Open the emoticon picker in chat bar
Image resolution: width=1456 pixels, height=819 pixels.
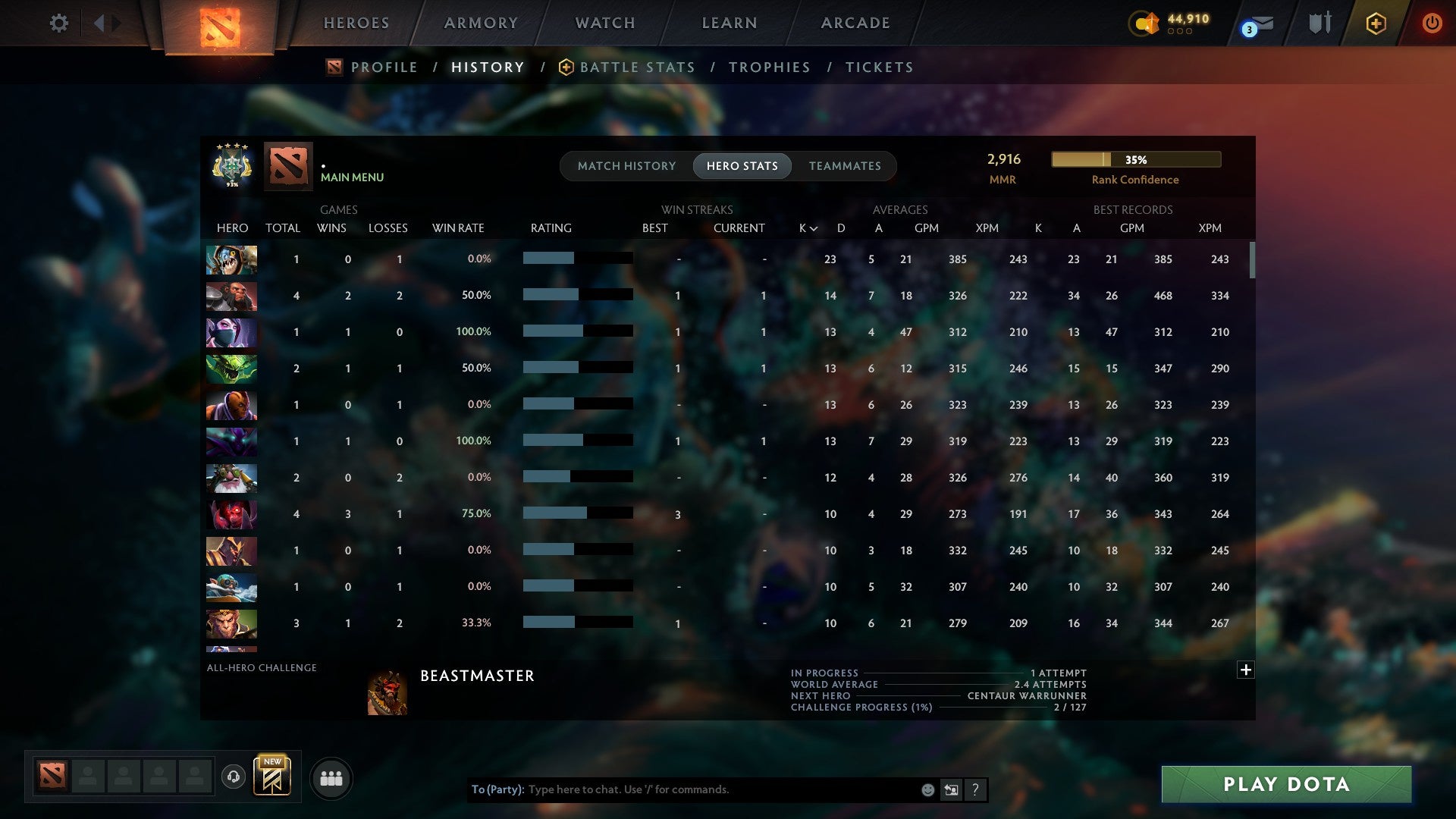(x=927, y=789)
